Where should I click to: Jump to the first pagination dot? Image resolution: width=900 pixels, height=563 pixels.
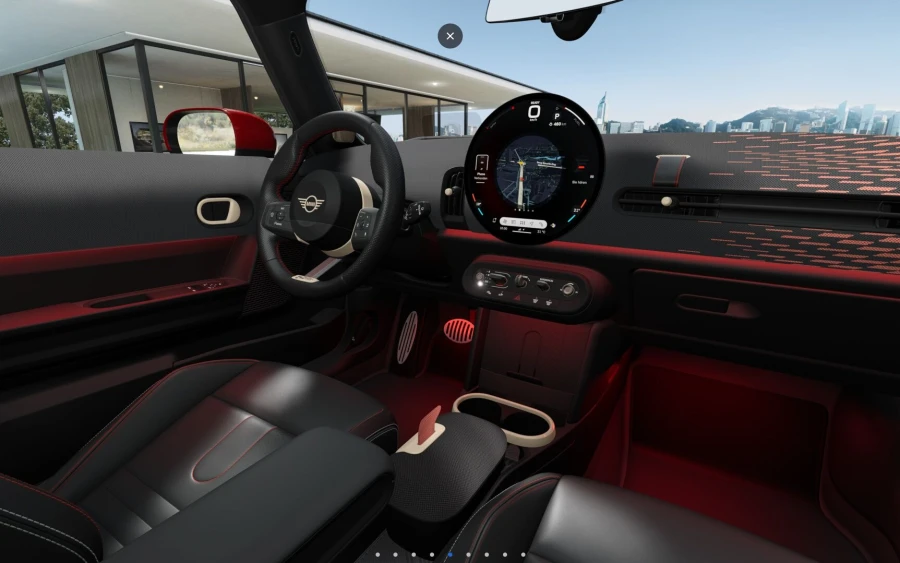376,554
